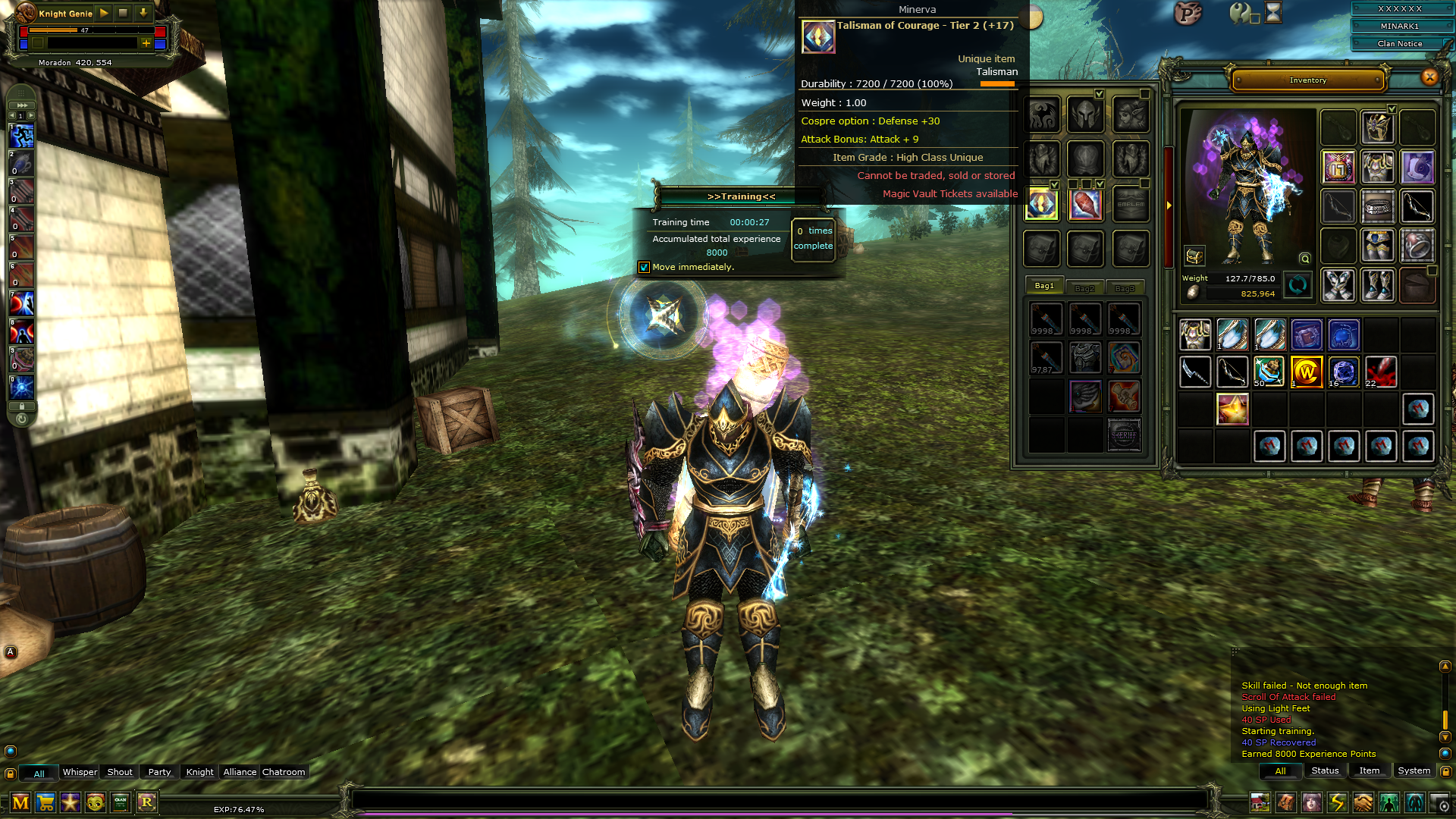The image size is (1456, 819).
Task: Click the item search magnifier in inventory
Action: point(1304,259)
